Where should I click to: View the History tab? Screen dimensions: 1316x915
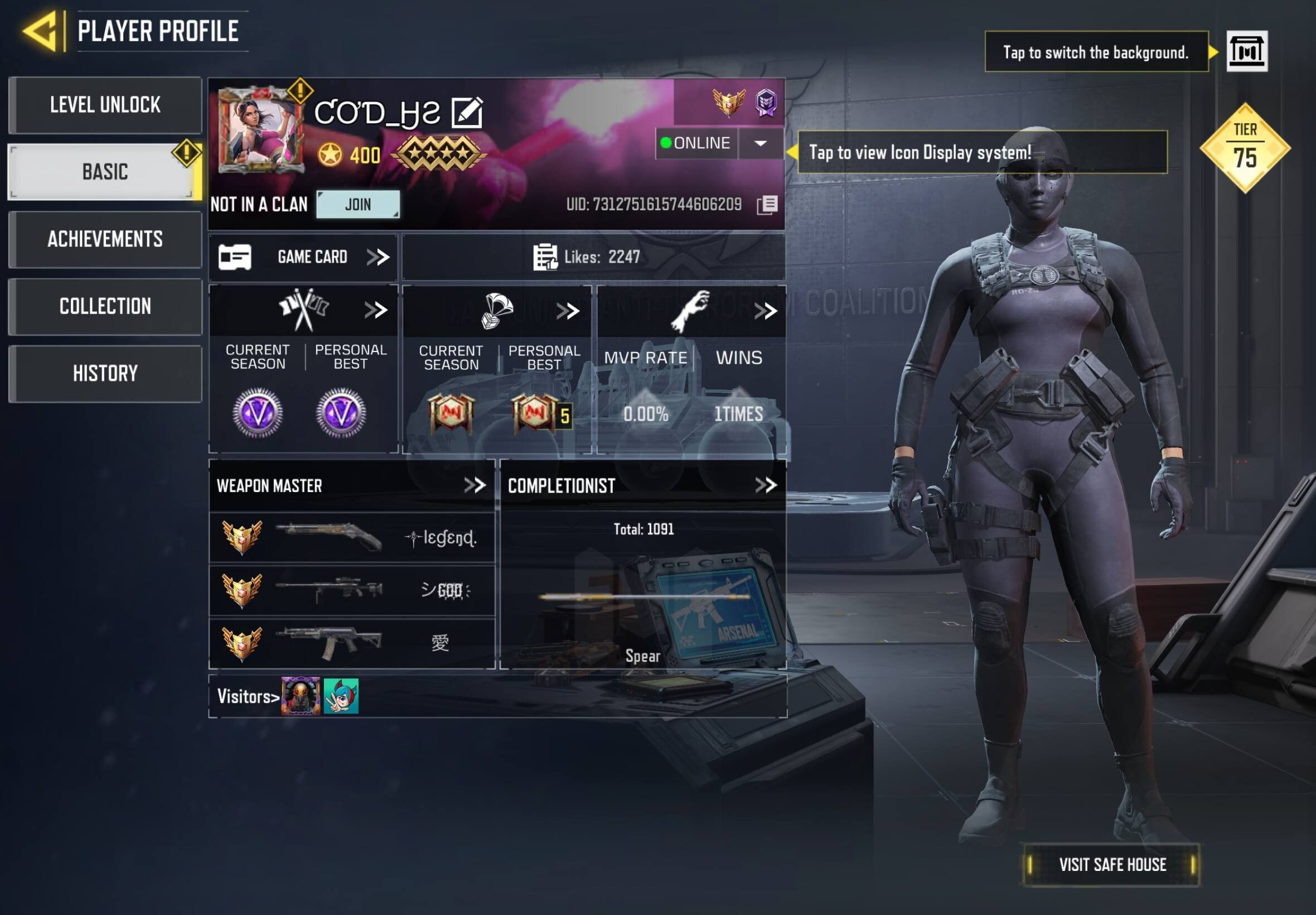tap(105, 373)
